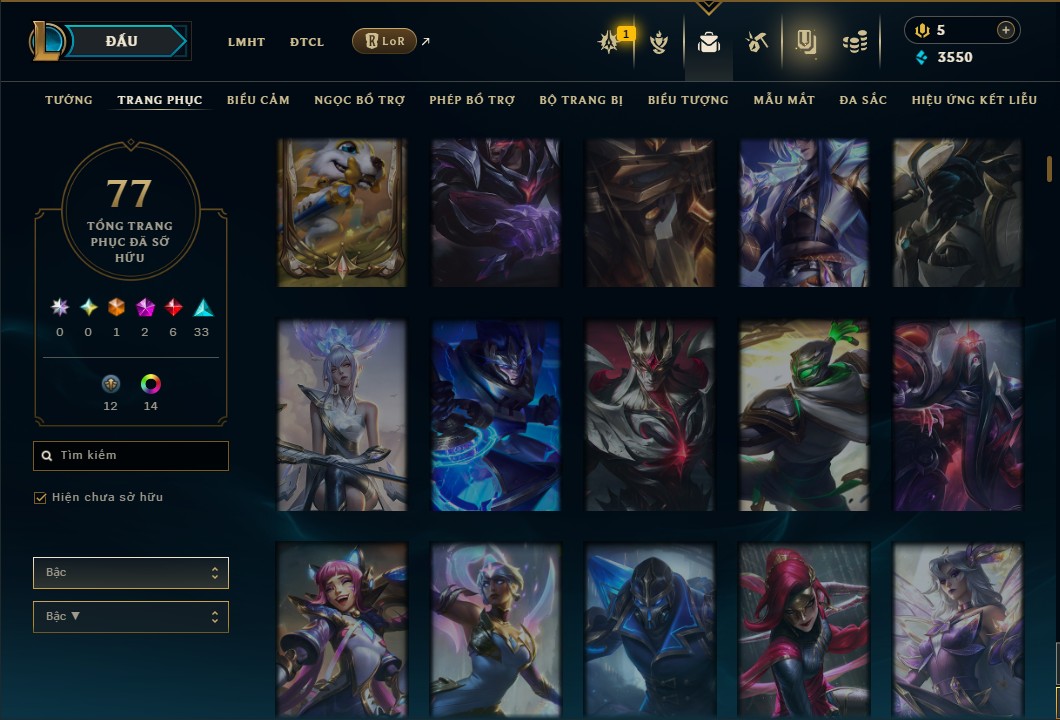Screen dimensions: 1060x720
Task: Click the plus button to buy currency
Action: [1005, 31]
